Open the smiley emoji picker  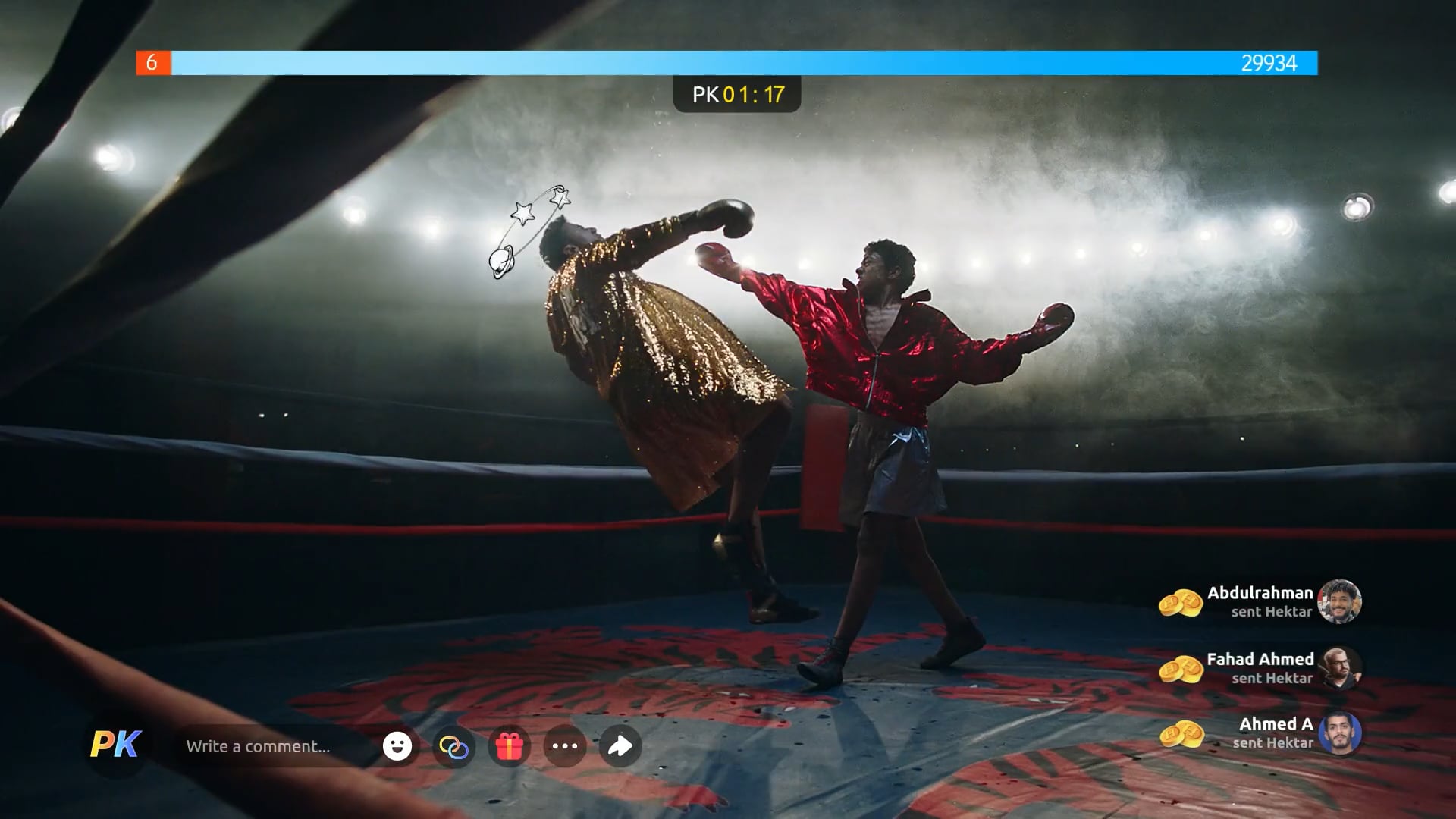click(x=397, y=746)
